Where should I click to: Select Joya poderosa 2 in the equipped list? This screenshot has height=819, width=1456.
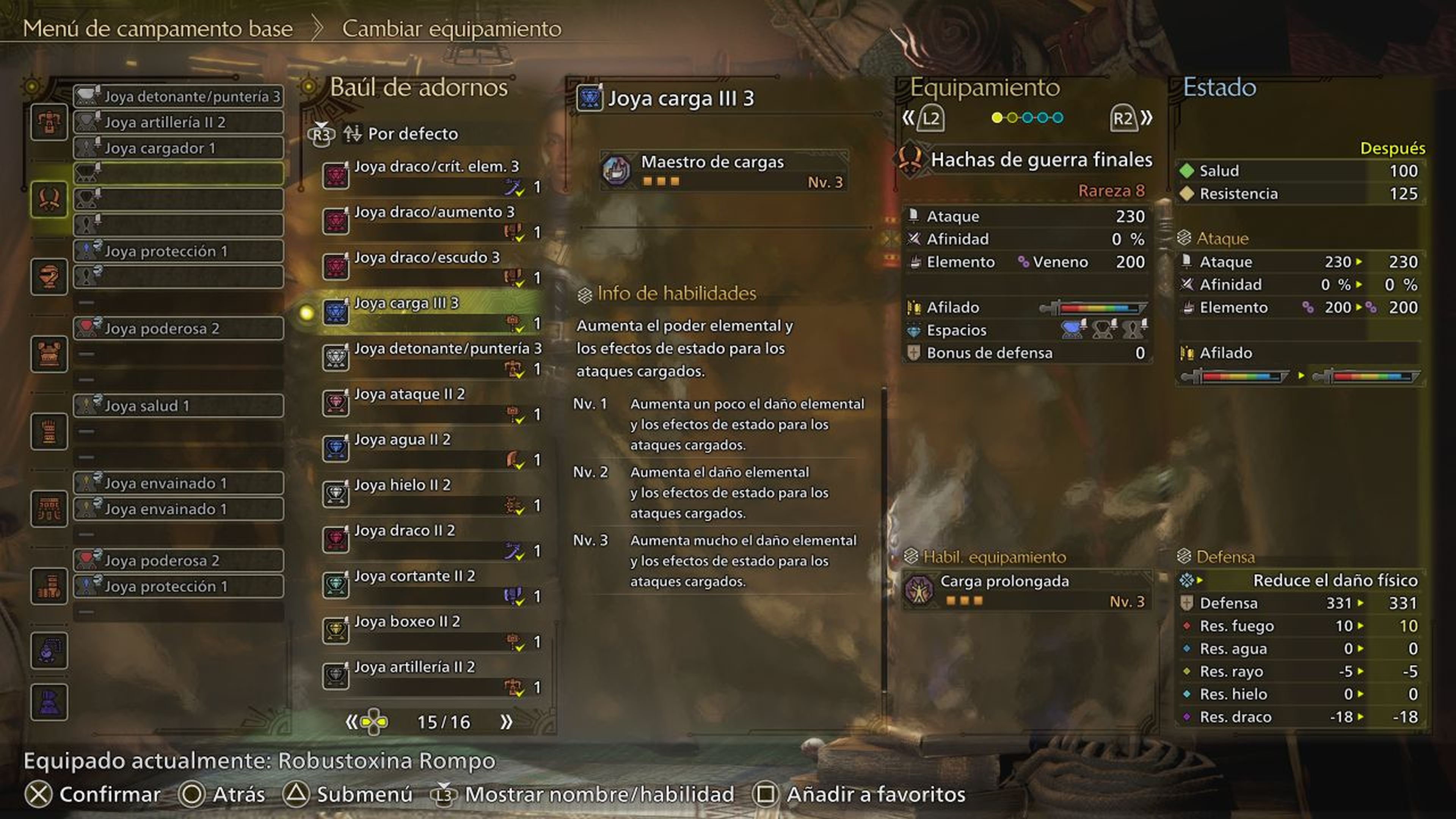click(x=179, y=328)
